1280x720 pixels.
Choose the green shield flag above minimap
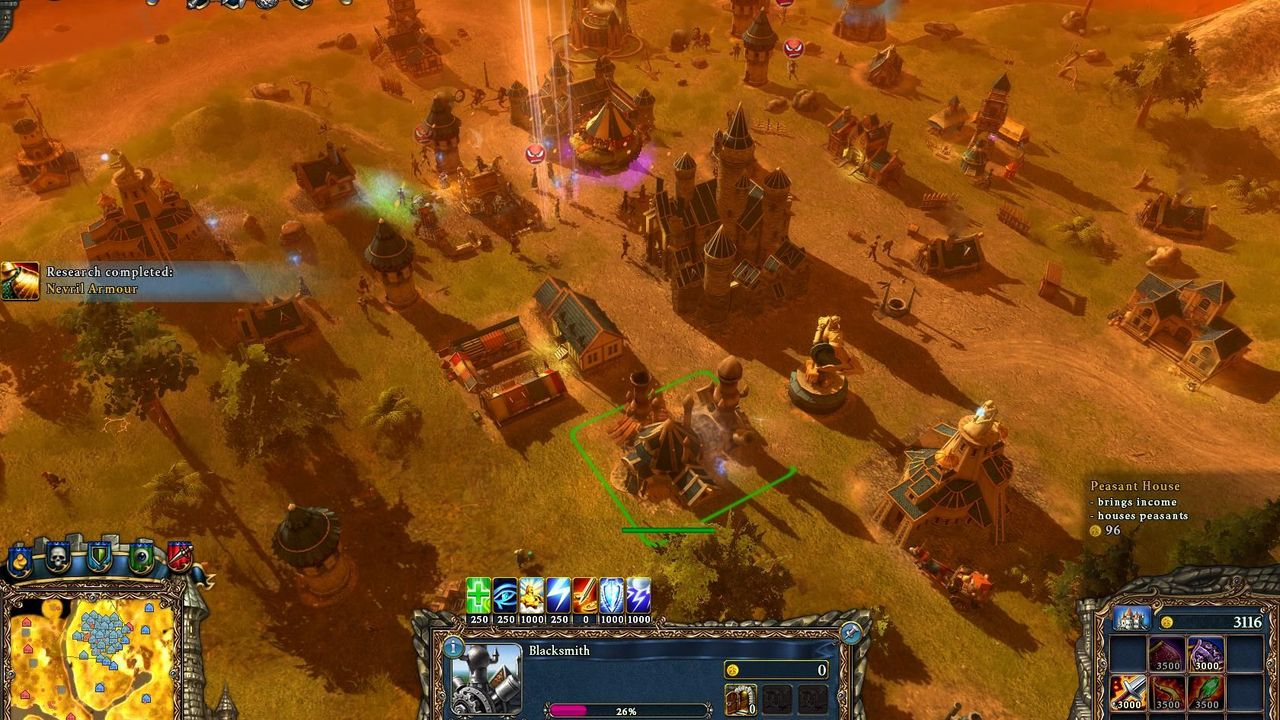pyautogui.click(x=99, y=556)
